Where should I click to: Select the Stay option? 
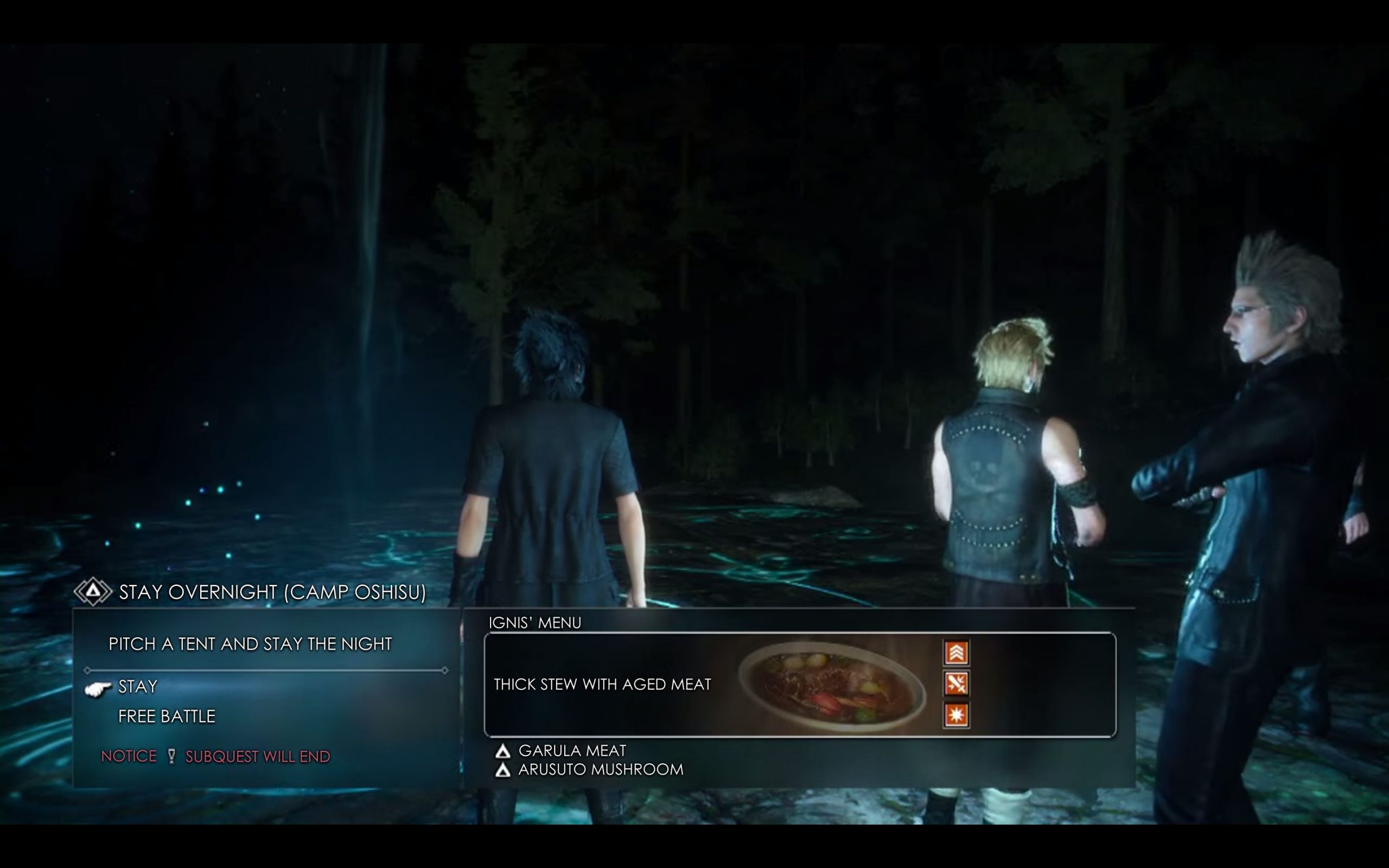click(138, 687)
